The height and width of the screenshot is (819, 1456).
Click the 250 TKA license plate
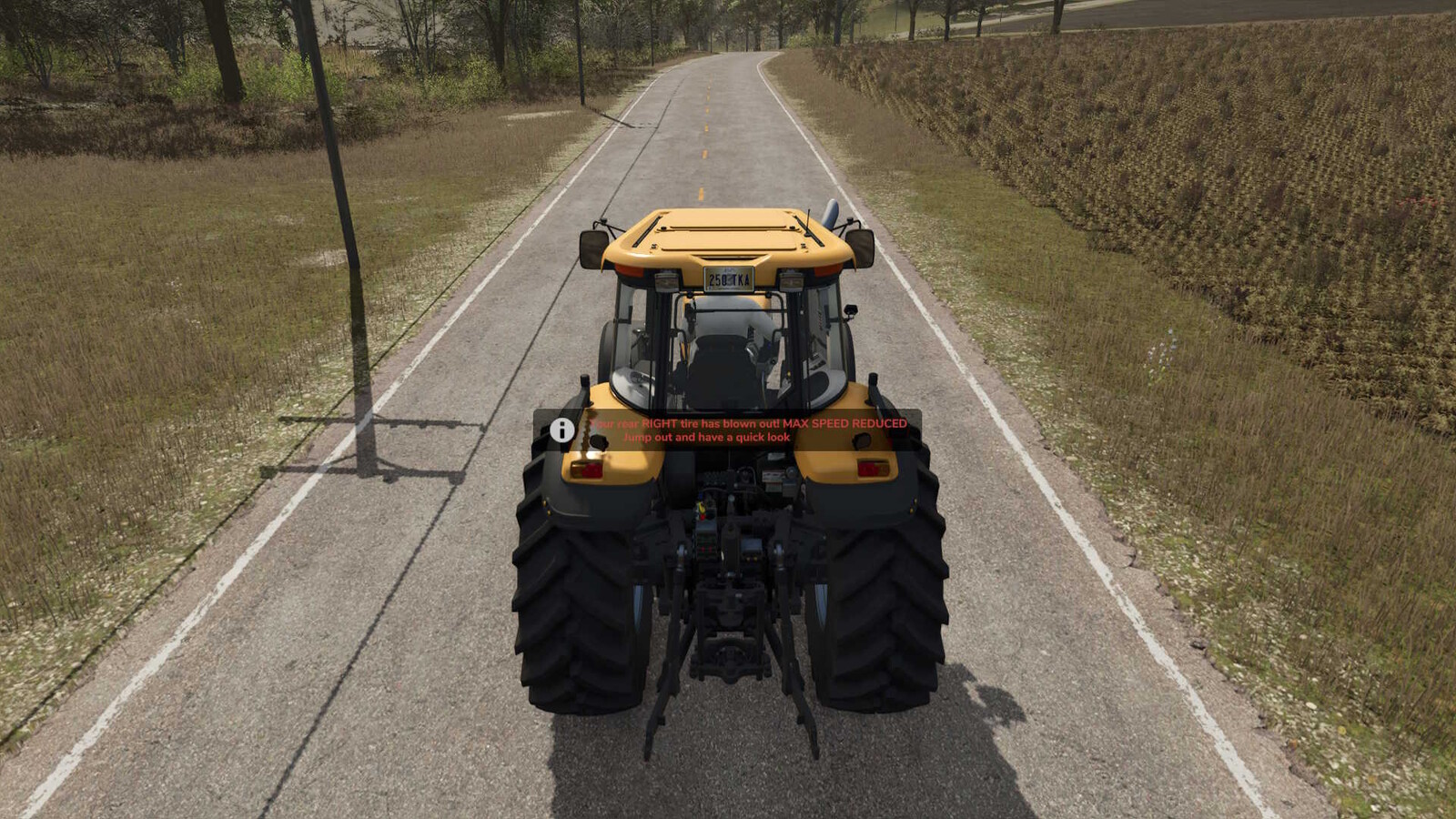tap(730, 279)
